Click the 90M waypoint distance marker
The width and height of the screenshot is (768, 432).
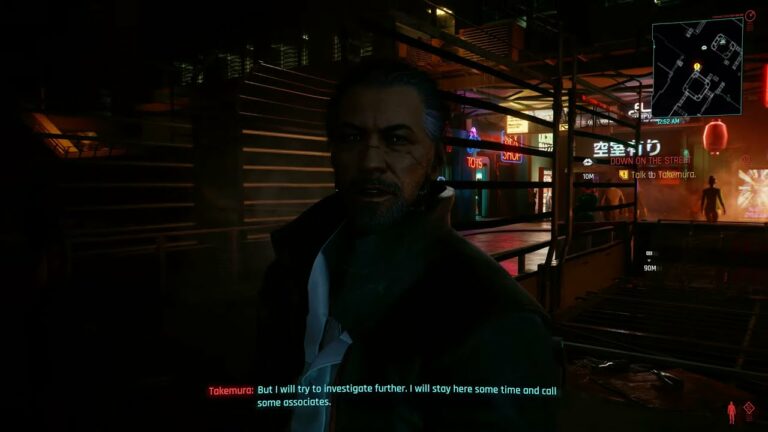650,267
